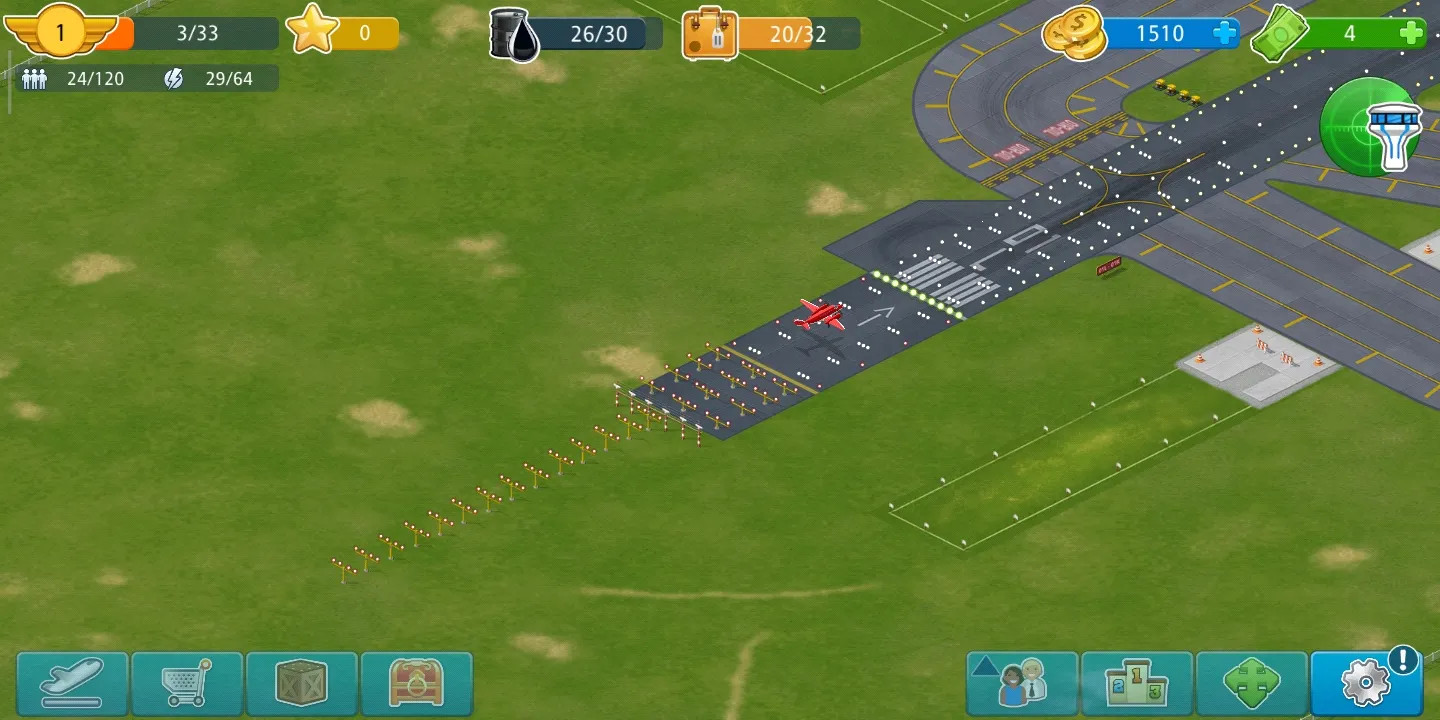The height and width of the screenshot is (720, 1440).
Task: Select the fuel barrel resource icon
Action: point(514,34)
